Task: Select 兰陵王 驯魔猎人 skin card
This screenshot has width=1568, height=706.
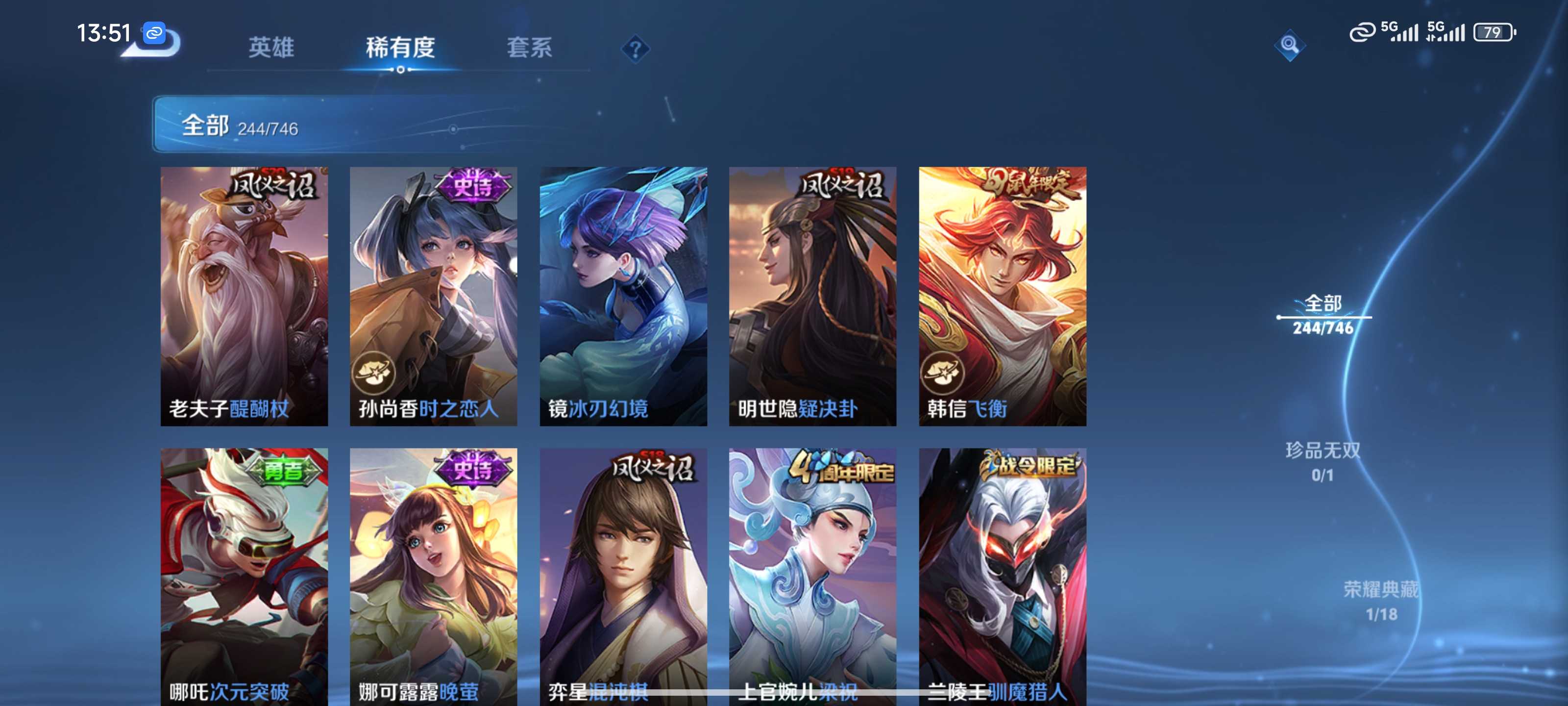Action: (x=1003, y=576)
